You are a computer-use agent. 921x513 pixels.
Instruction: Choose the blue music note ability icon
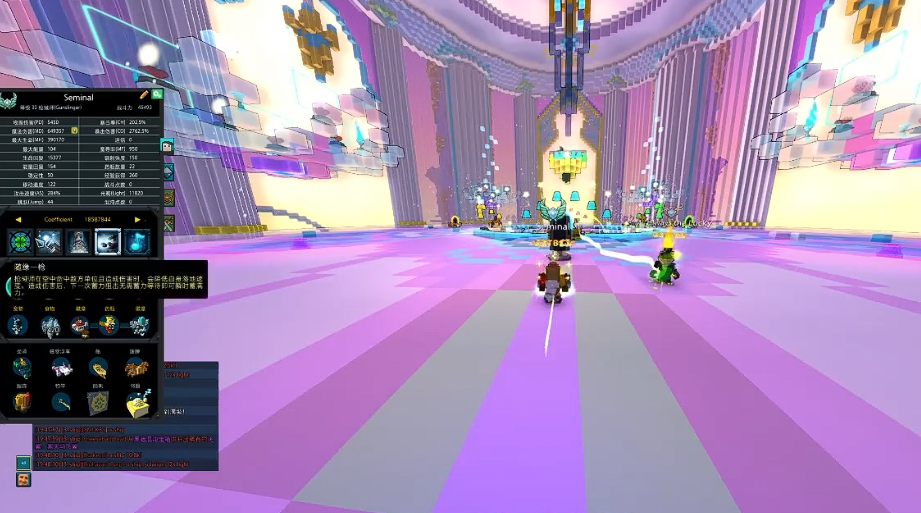tap(136, 242)
